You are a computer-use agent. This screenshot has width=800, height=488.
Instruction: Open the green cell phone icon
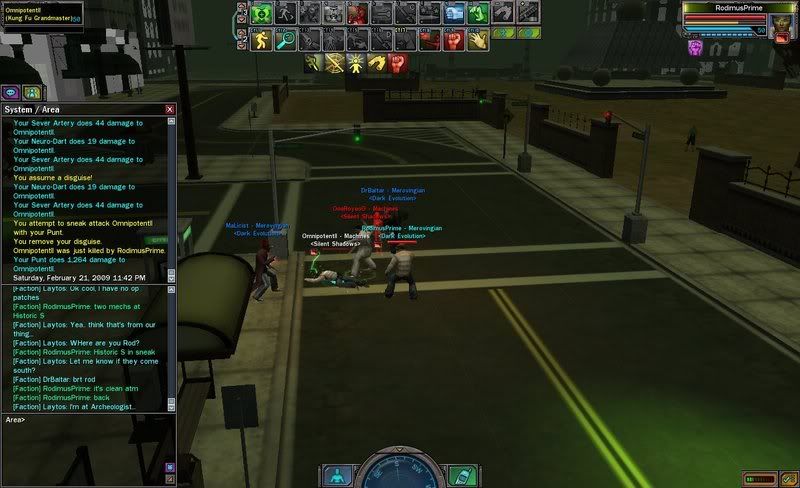pos(460,474)
